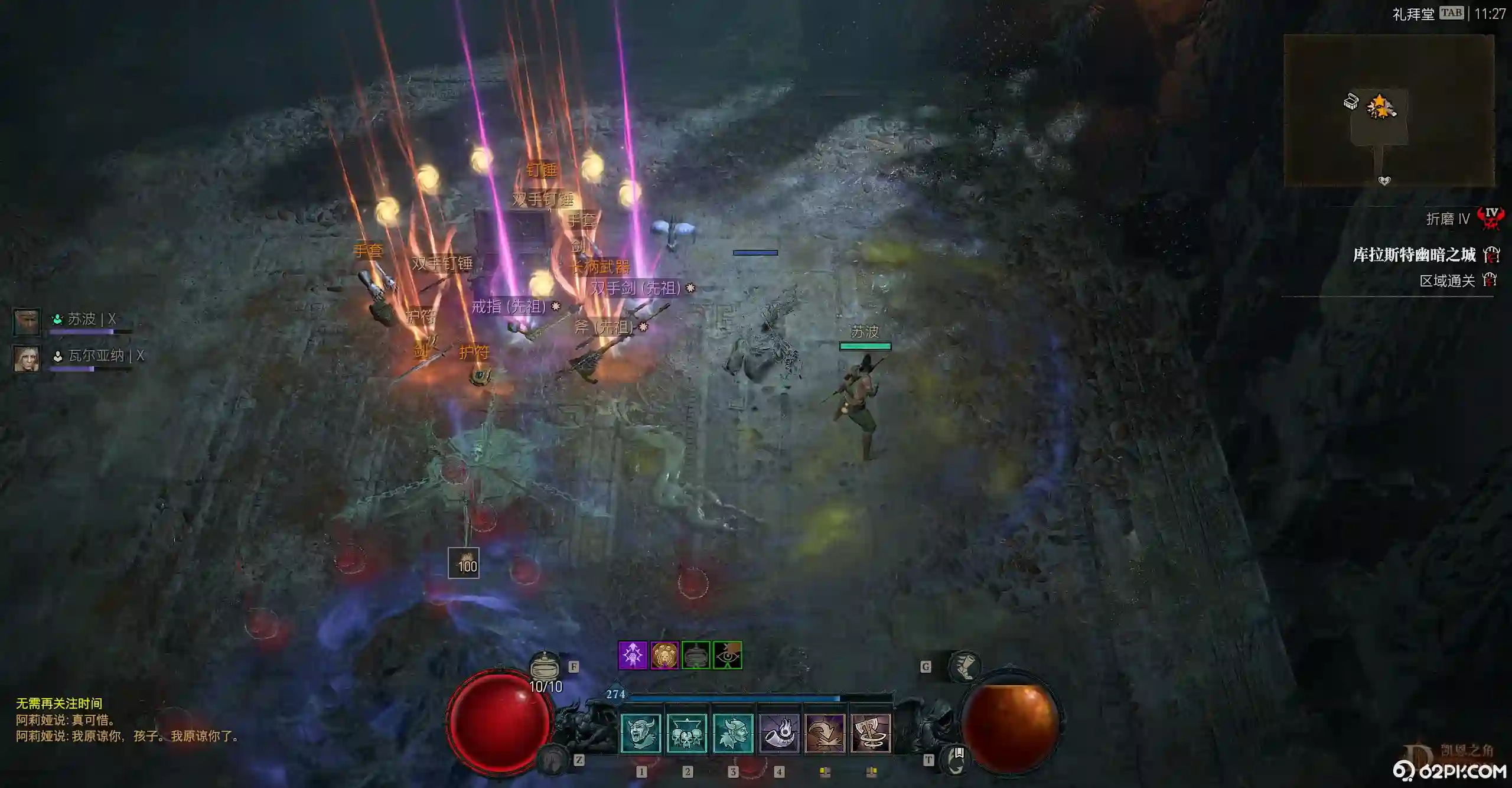This screenshot has height=788, width=1512.
Task: Open the minimap
Action: 1389,110
